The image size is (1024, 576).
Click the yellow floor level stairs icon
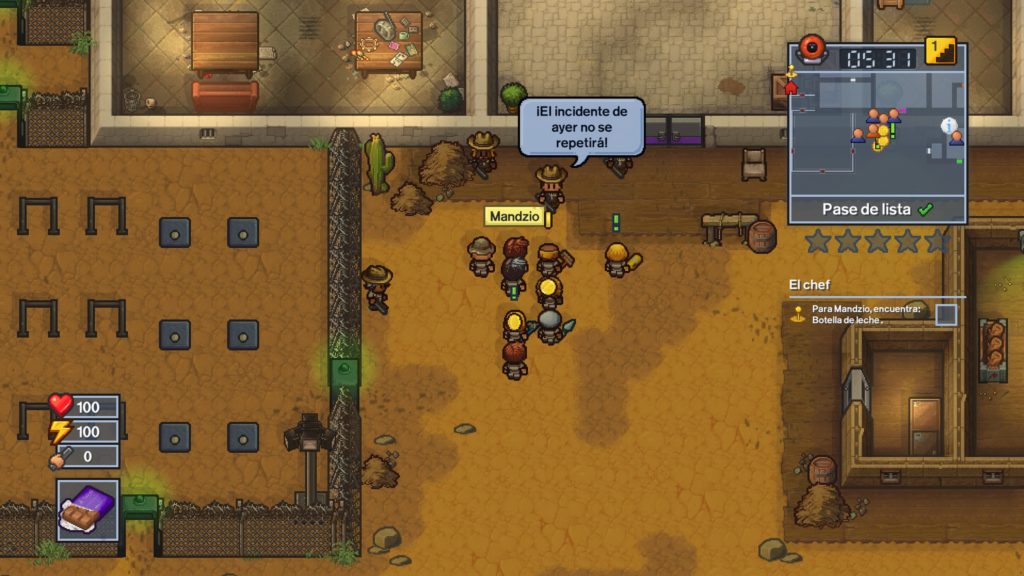940,52
